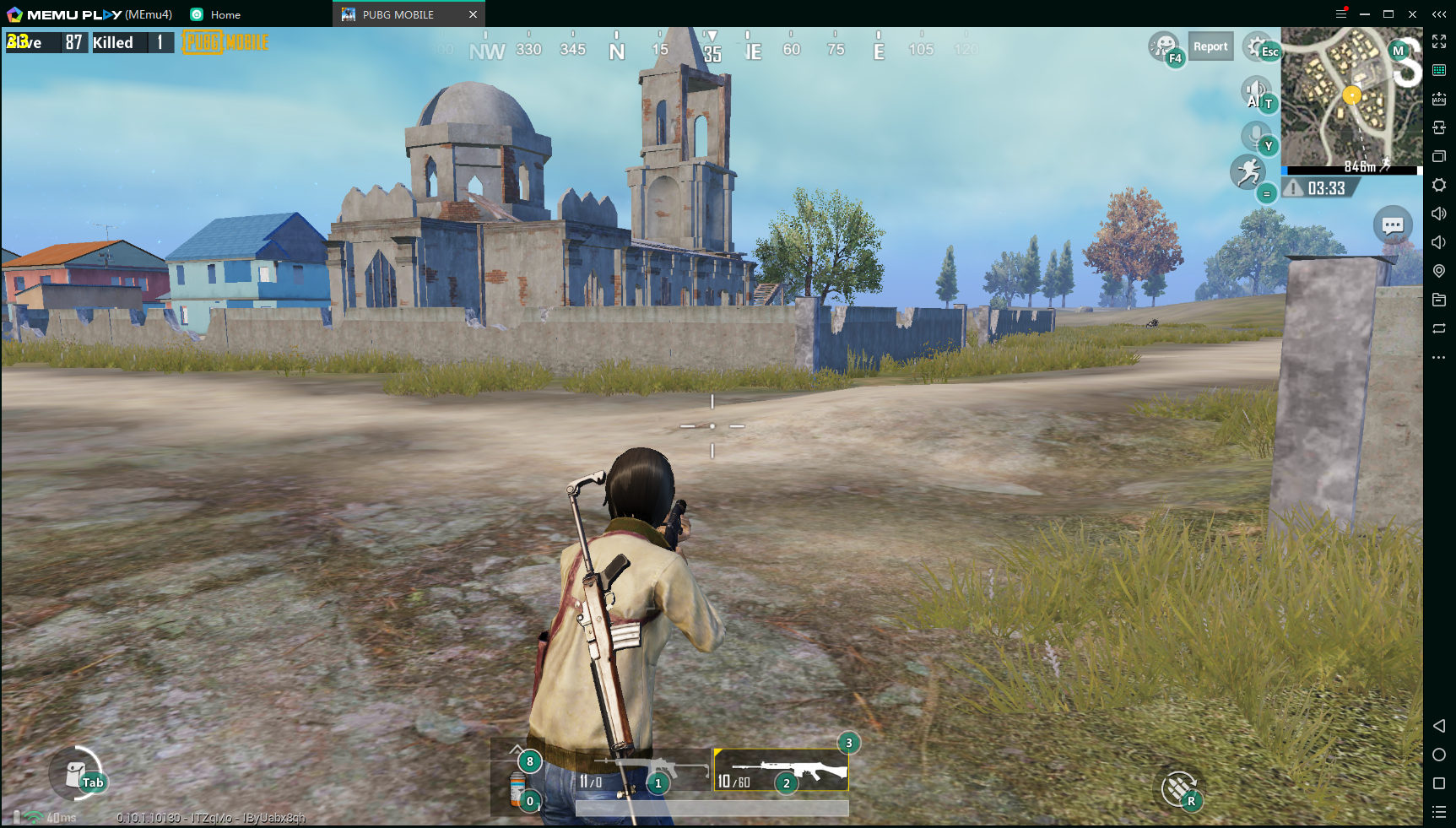
Task: Click the chat message bubble icon
Action: (x=1394, y=225)
